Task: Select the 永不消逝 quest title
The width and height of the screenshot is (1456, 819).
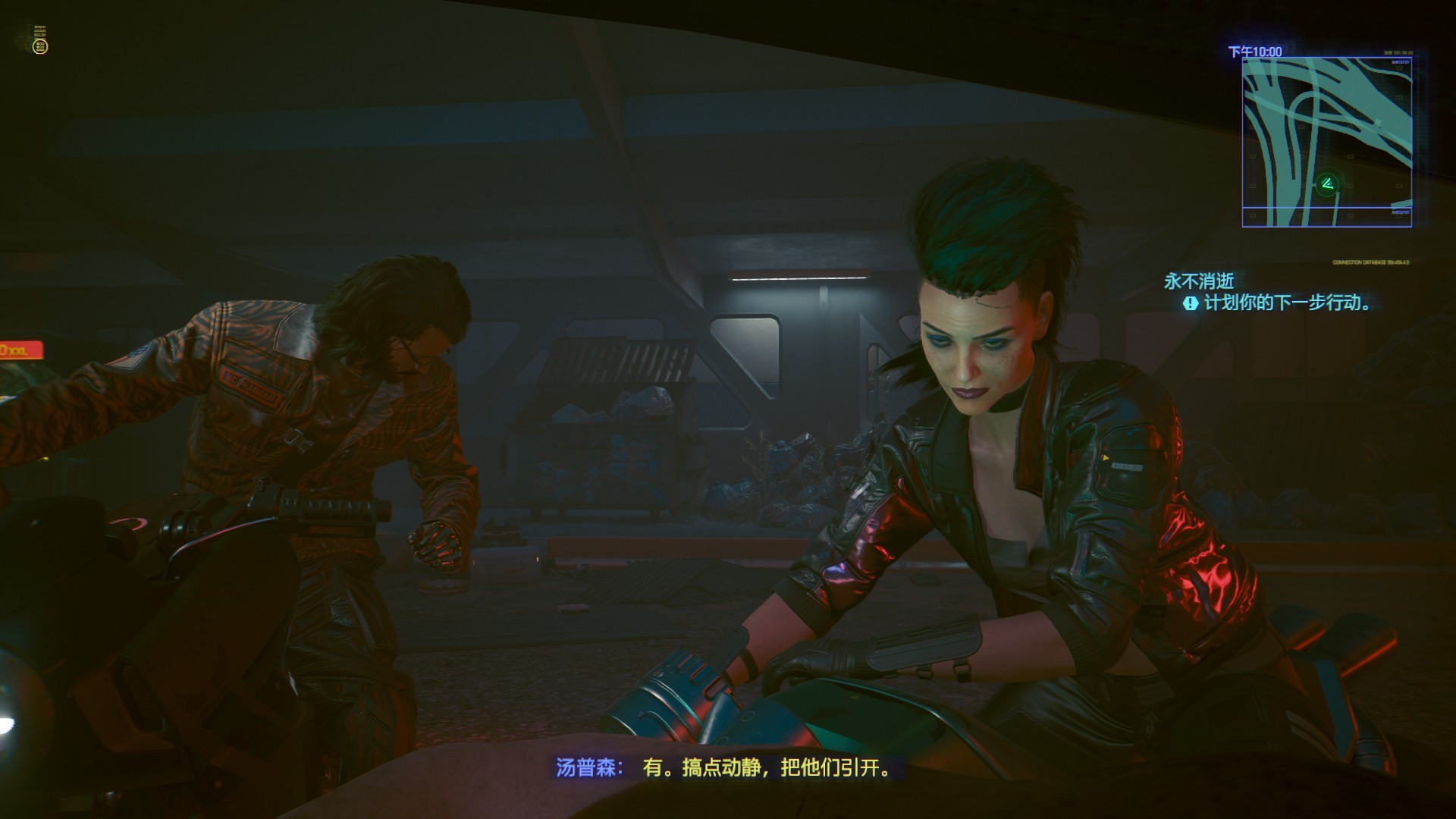Action: (x=1199, y=282)
